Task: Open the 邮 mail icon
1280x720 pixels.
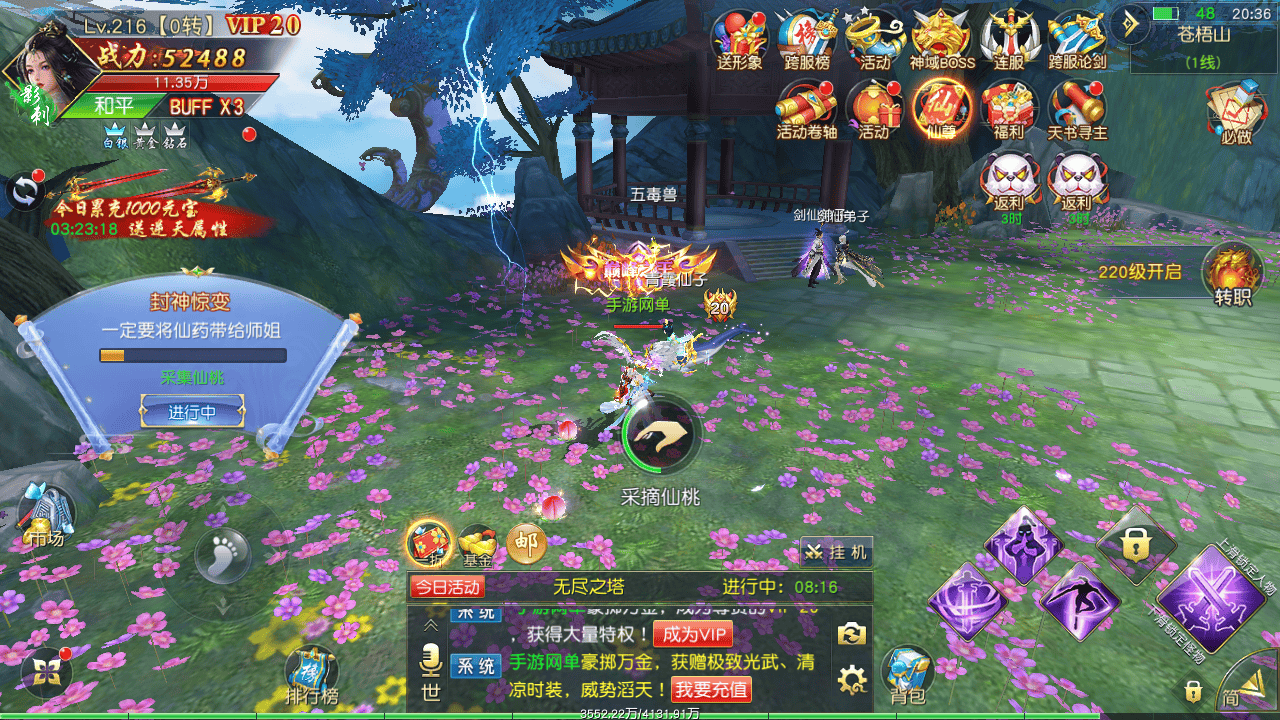Action: click(526, 545)
